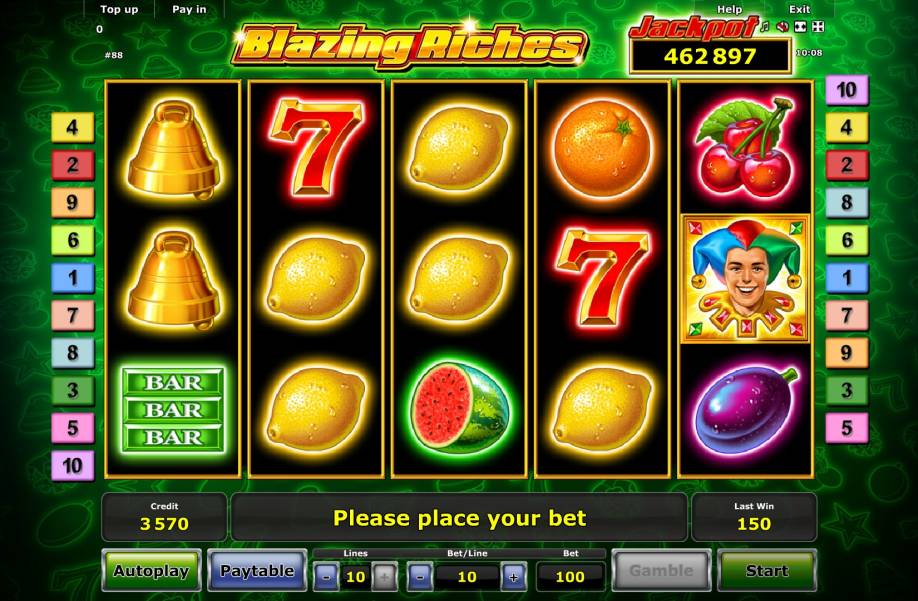Open the Help page

(x=730, y=9)
